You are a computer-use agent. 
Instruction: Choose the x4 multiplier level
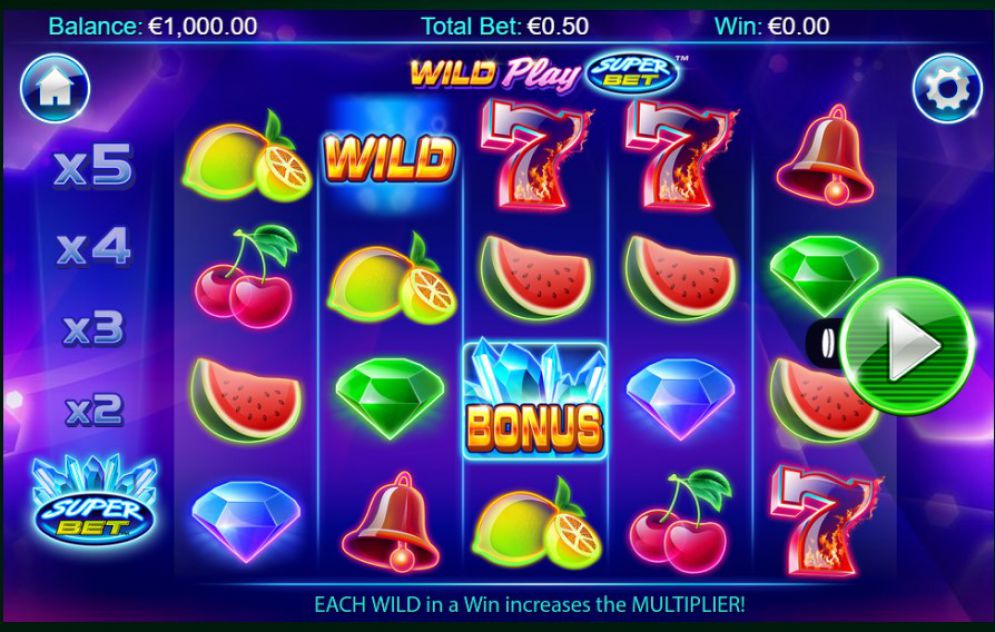click(93, 248)
